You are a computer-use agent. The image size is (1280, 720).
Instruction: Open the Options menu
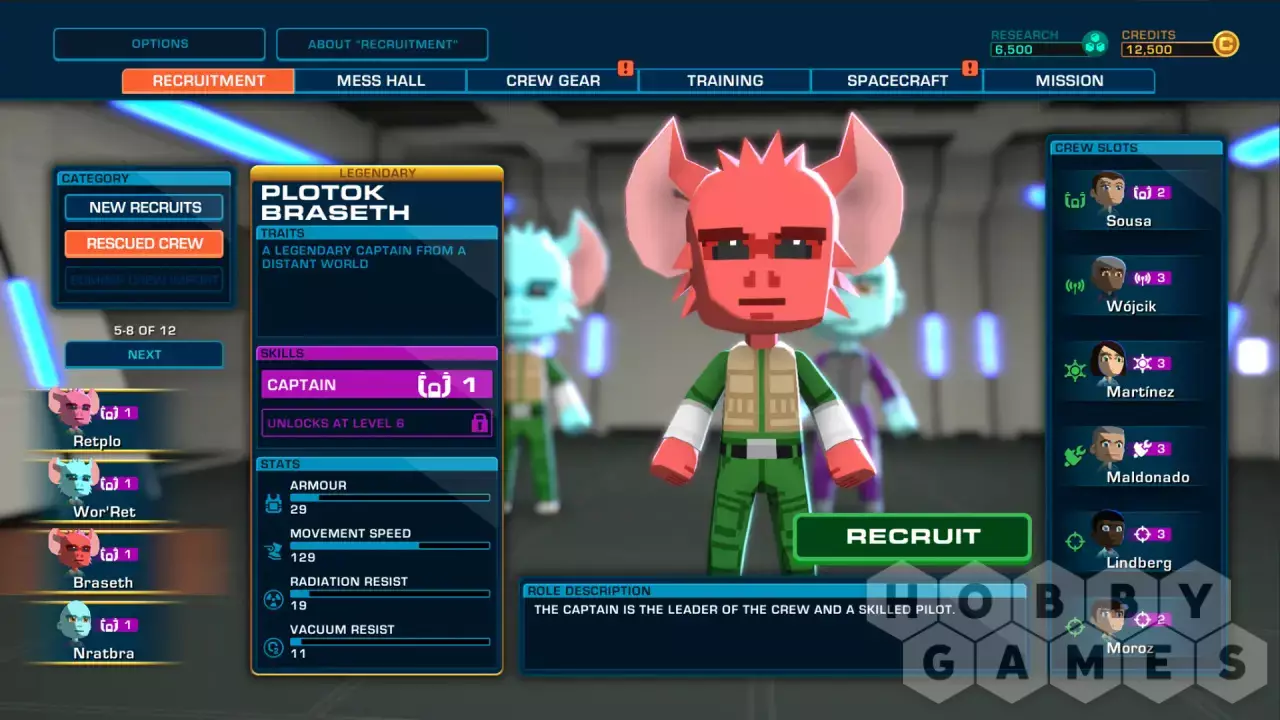(159, 44)
